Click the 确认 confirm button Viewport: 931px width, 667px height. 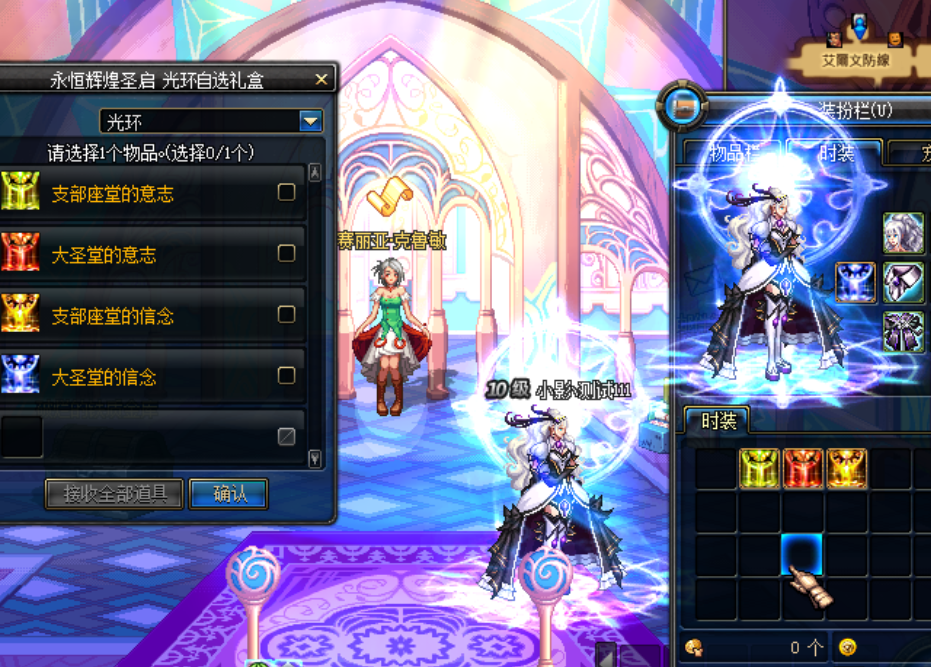(228, 493)
